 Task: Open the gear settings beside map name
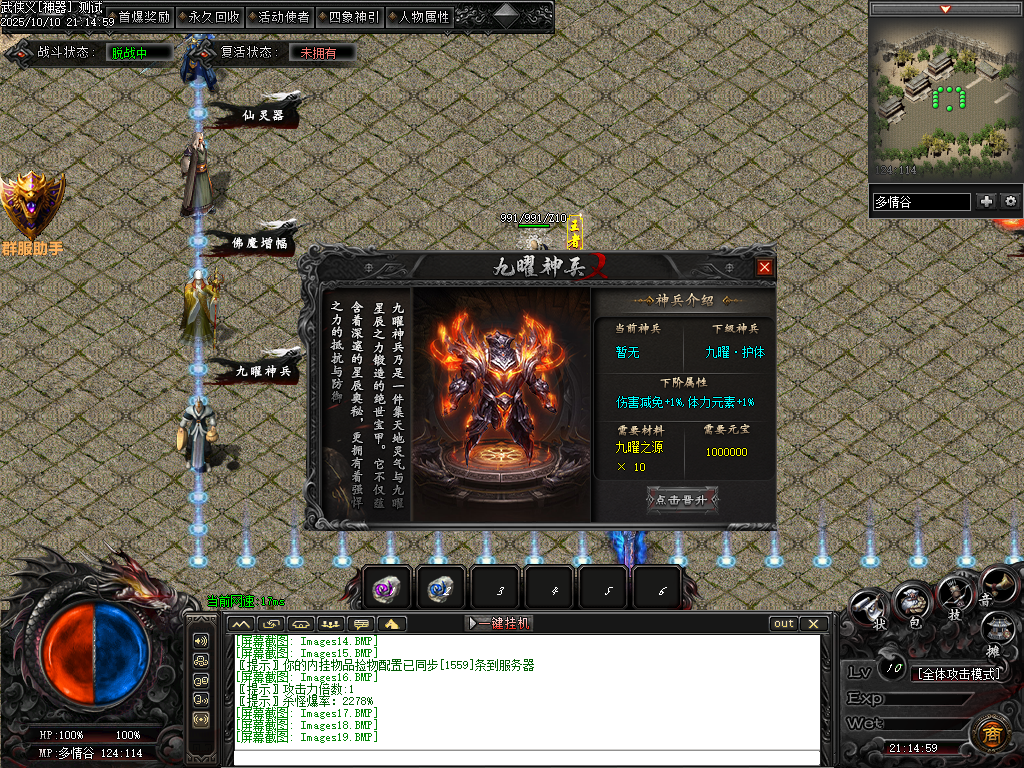(x=1010, y=202)
